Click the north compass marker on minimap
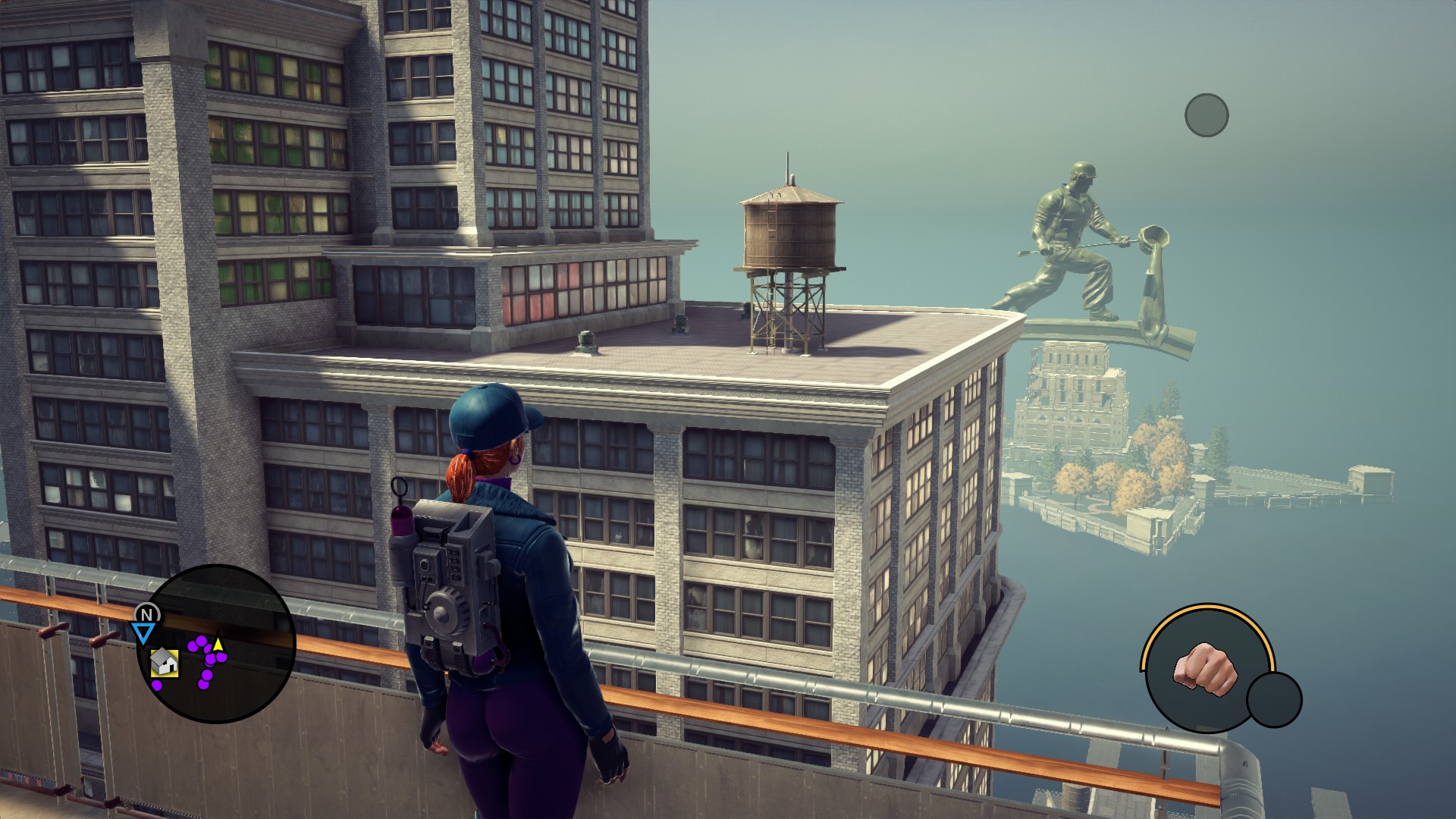Screen dimensions: 1456x819 [x=147, y=614]
